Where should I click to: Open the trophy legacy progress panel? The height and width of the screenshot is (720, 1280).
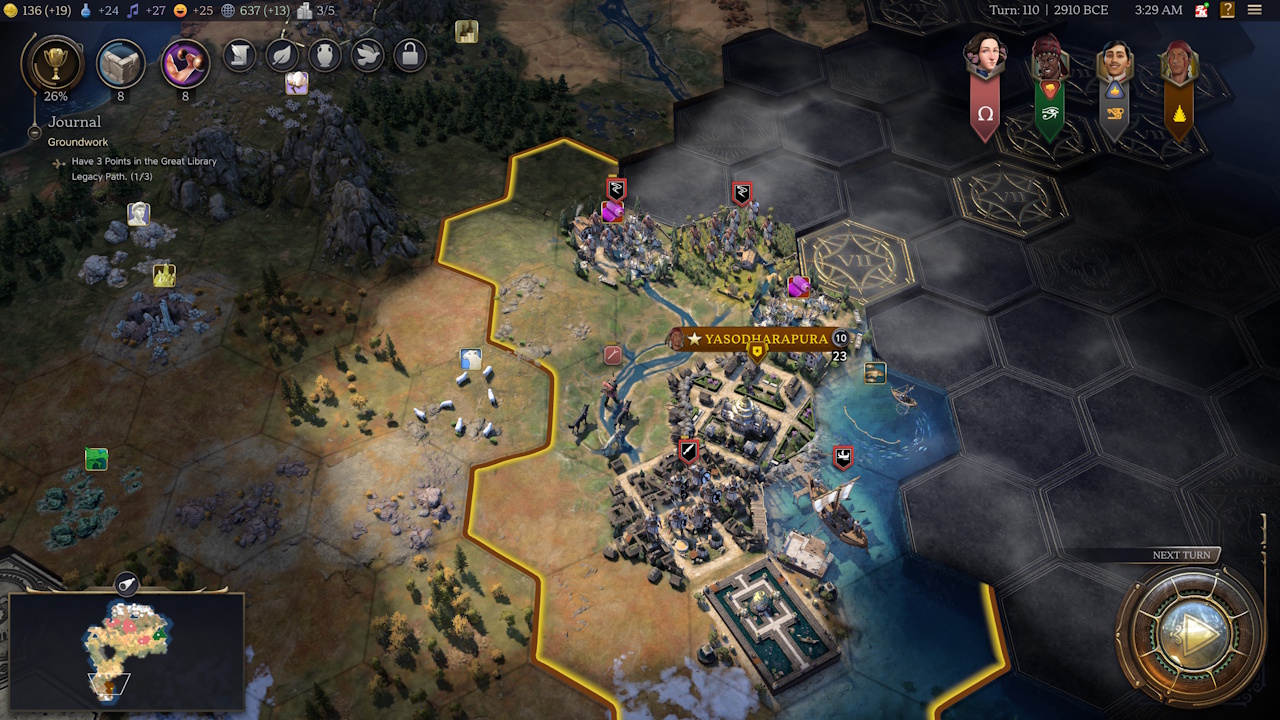click(50, 62)
